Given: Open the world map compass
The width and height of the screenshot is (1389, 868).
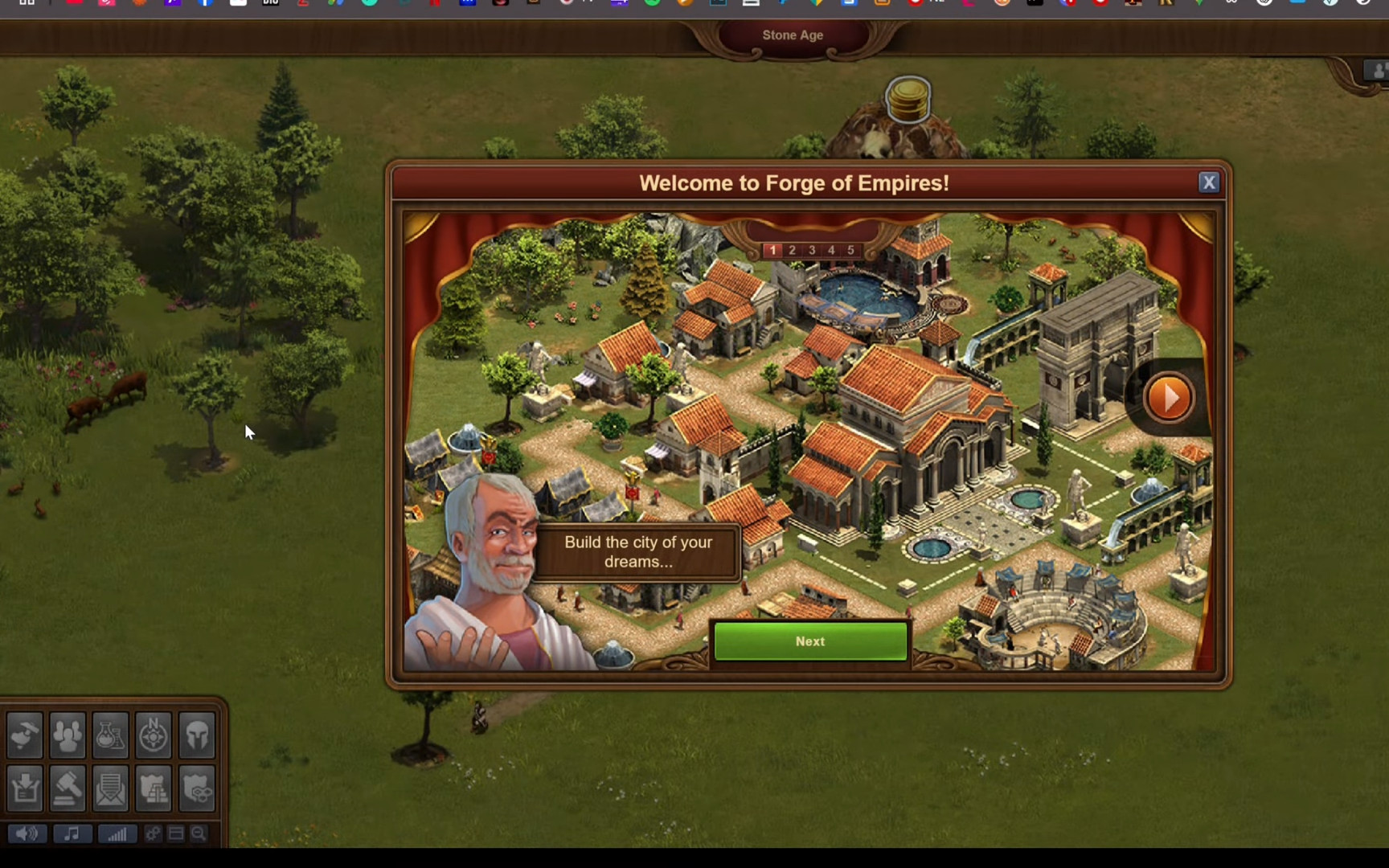Looking at the screenshot, I should tap(154, 735).
